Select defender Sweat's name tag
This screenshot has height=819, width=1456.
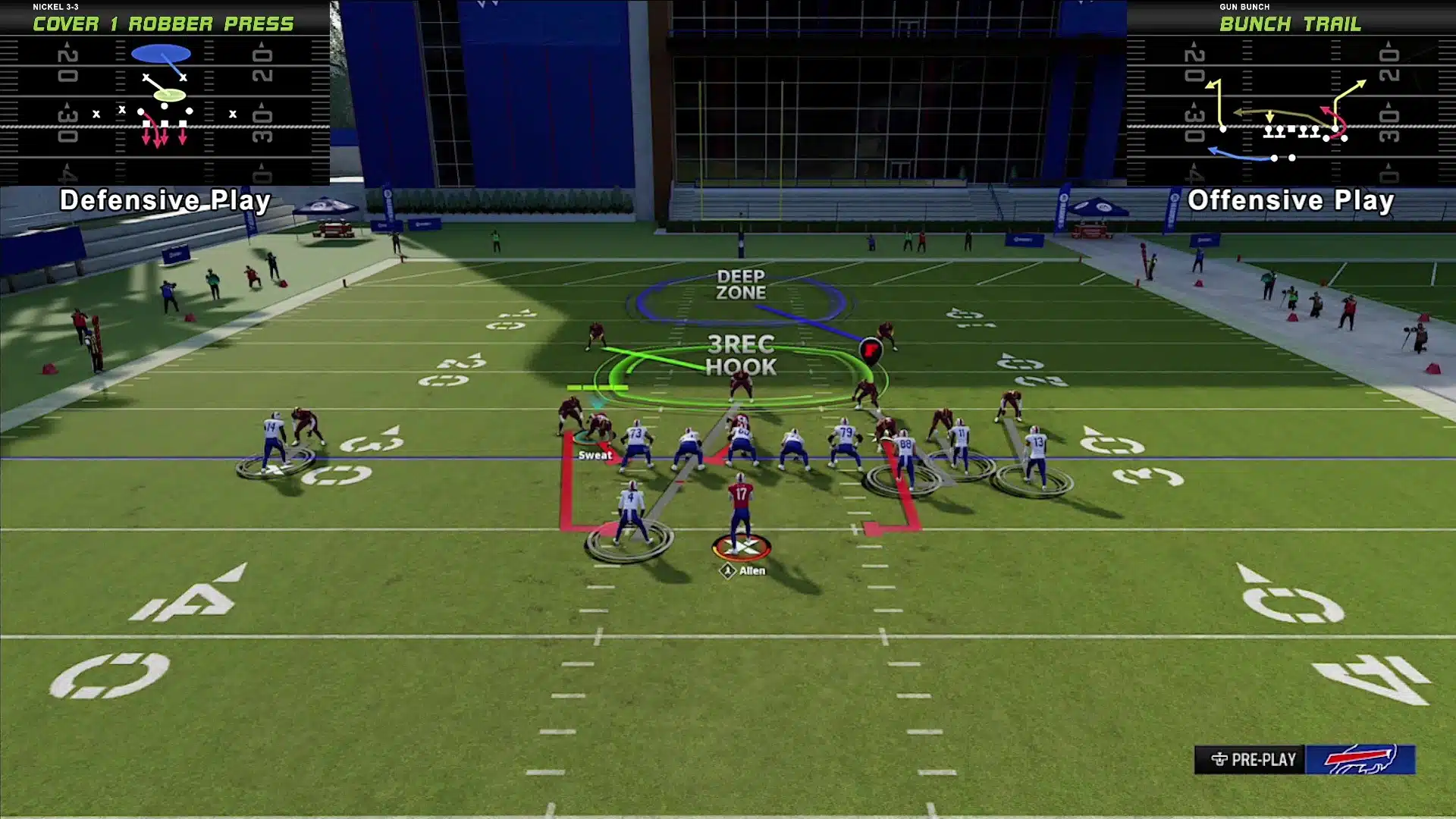[x=595, y=455]
